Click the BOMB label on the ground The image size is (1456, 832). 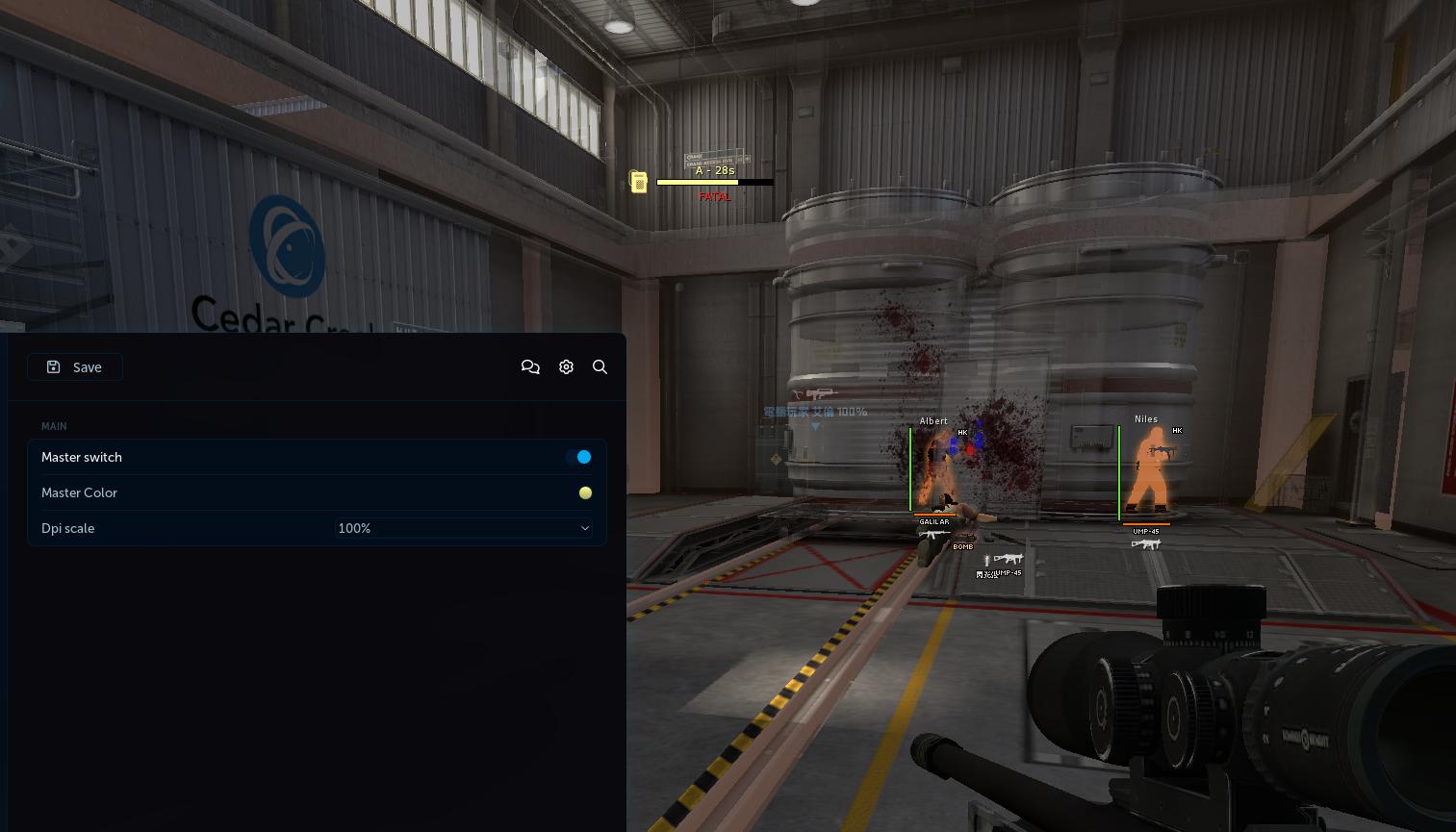point(962,546)
